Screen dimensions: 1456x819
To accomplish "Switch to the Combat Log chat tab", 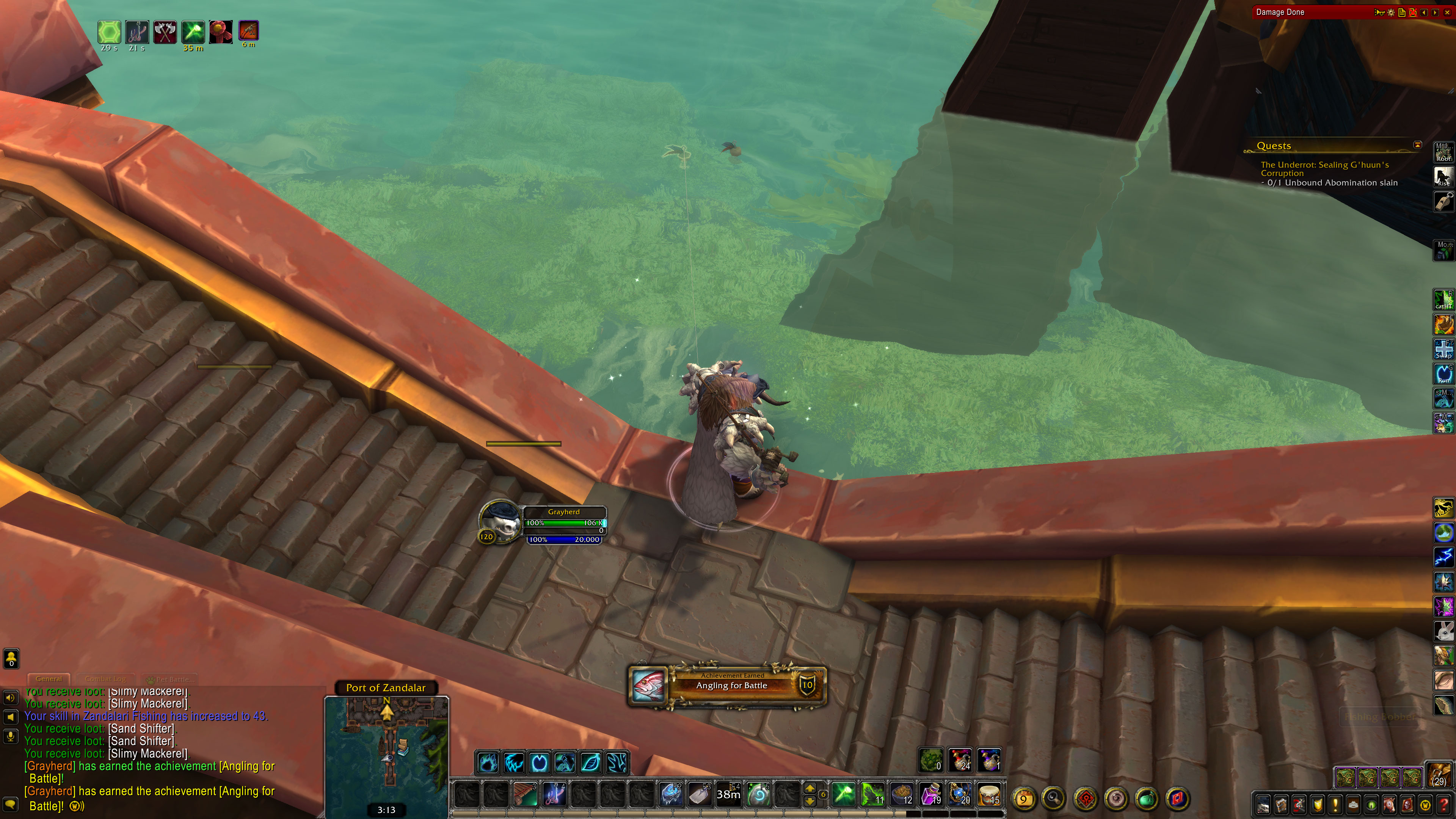I will (105, 679).
